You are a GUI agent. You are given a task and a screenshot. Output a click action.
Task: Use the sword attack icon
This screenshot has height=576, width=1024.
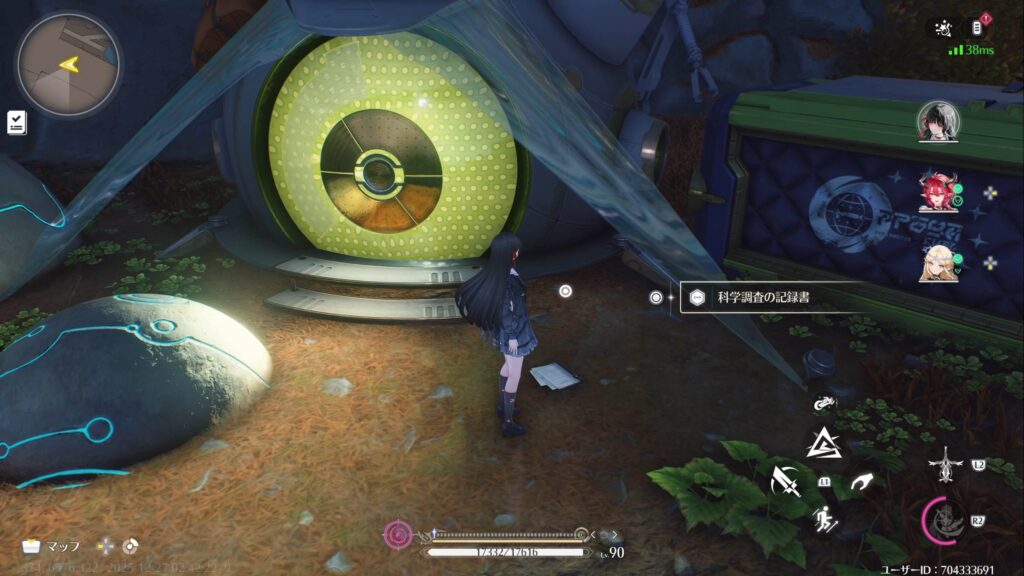784,483
